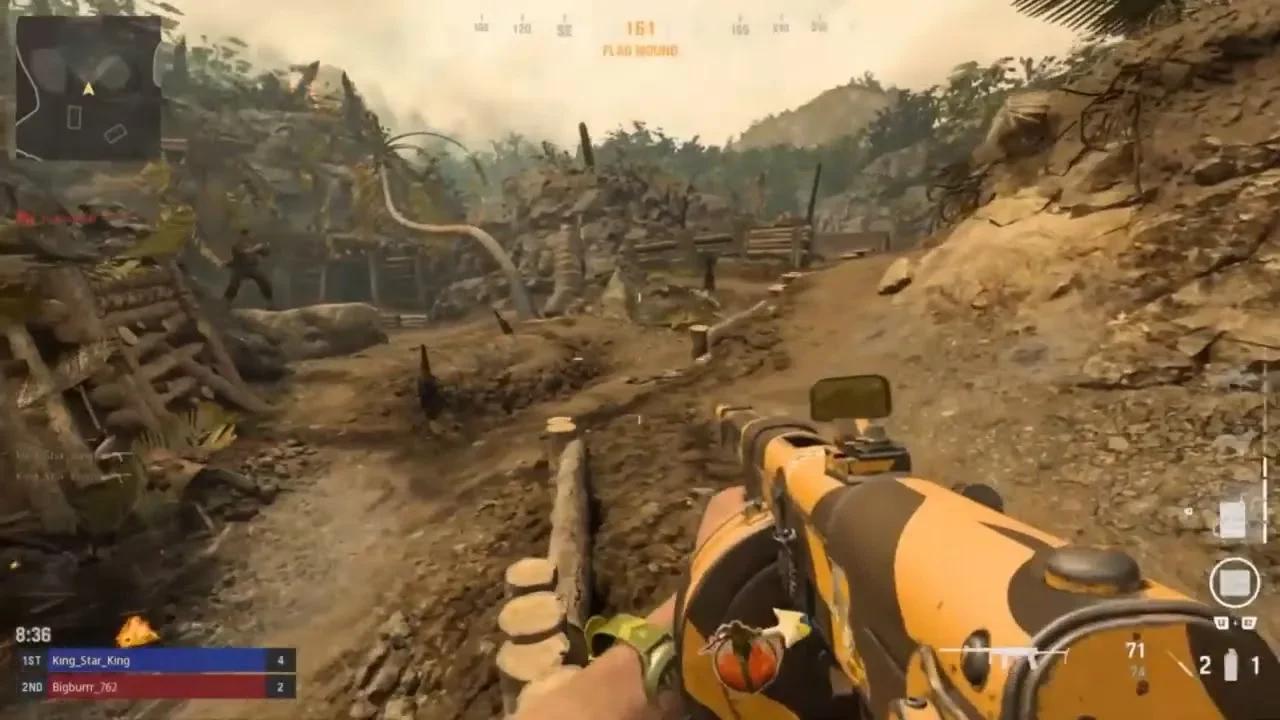Click the match timer showing 8:36

32,633
